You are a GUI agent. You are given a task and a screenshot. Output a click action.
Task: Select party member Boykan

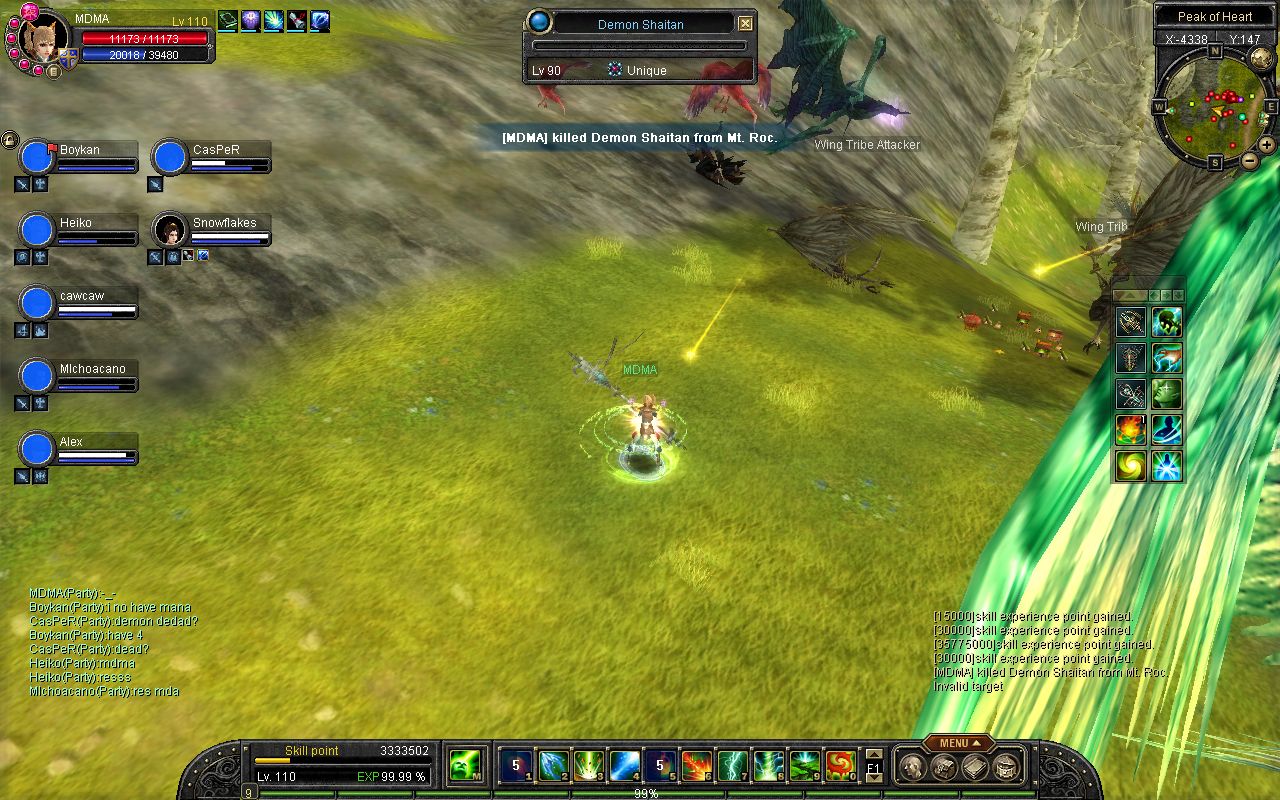tap(37, 157)
